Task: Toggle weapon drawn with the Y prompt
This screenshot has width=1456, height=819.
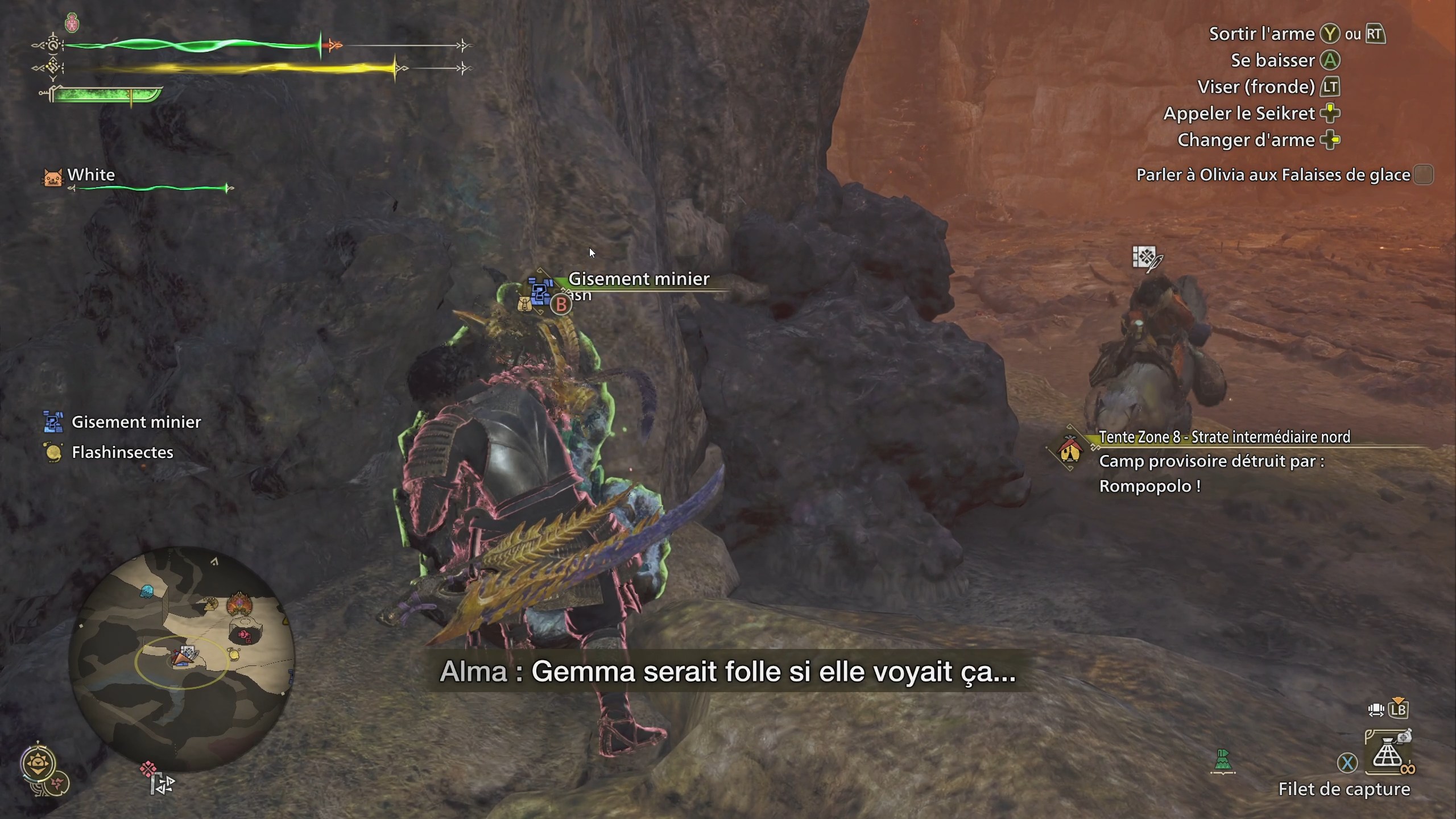Action: (x=1330, y=34)
